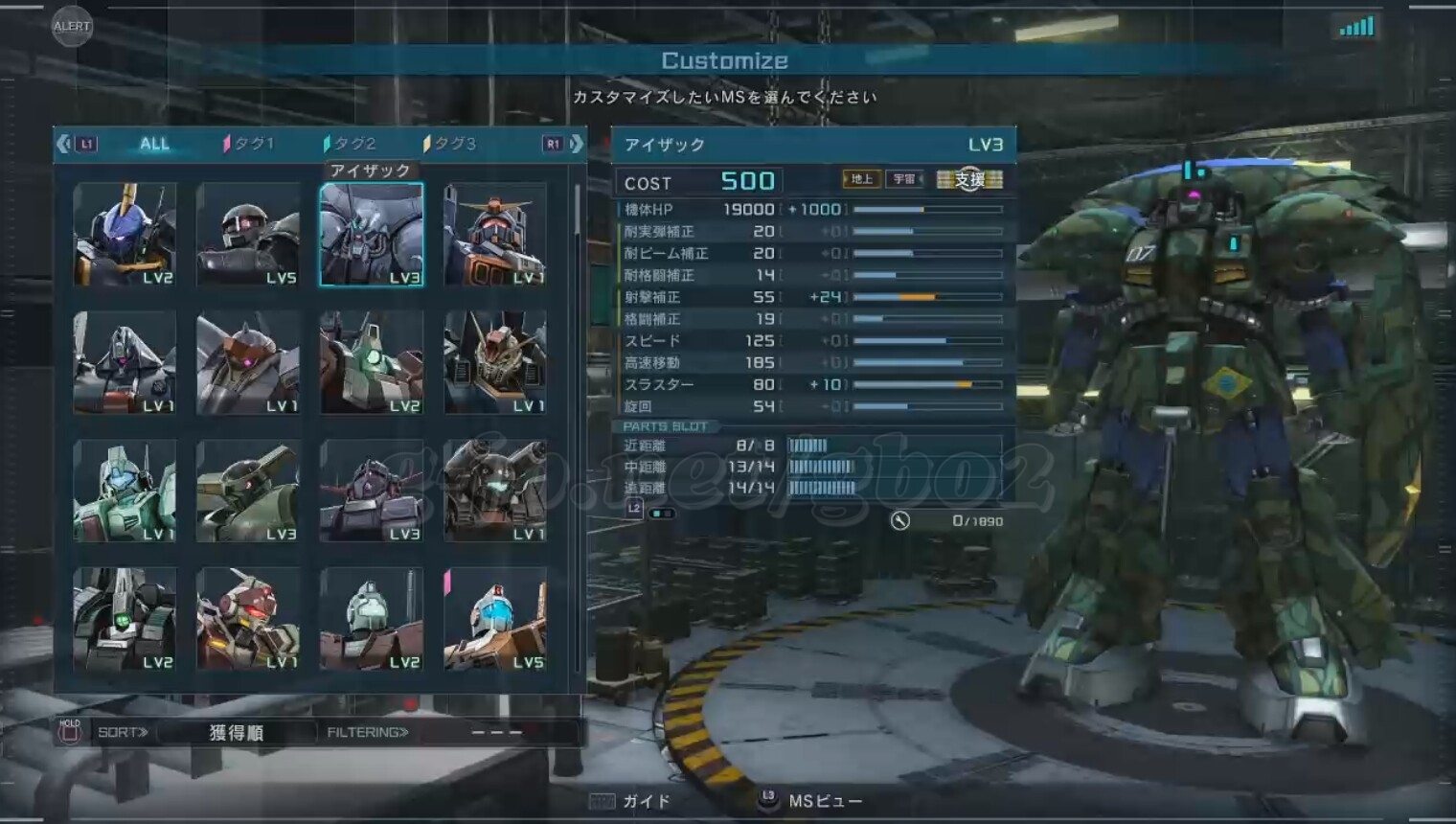The height and width of the screenshot is (824, 1456).
Task: Select the brown-headed pink mono-eye LV1 suit
Action: click(x=248, y=362)
